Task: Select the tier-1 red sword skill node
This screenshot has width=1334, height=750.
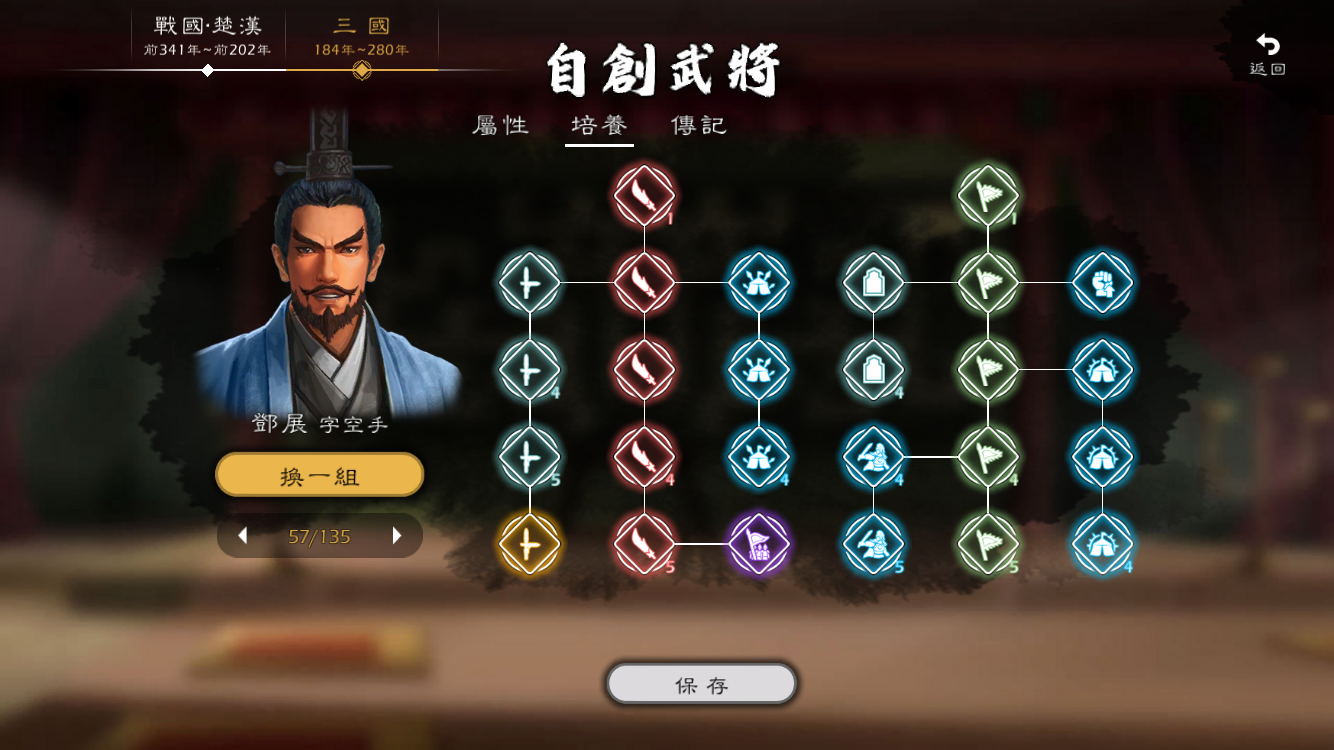Action: (x=644, y=195)
